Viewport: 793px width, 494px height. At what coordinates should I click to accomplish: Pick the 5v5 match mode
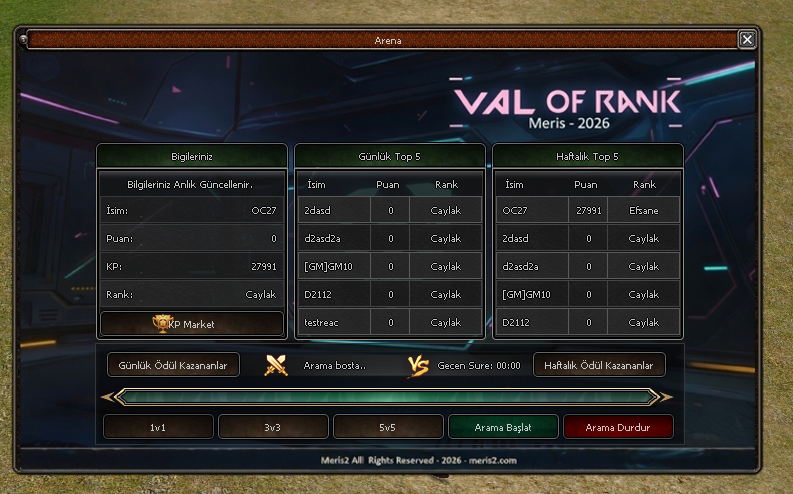coord(388,427)
